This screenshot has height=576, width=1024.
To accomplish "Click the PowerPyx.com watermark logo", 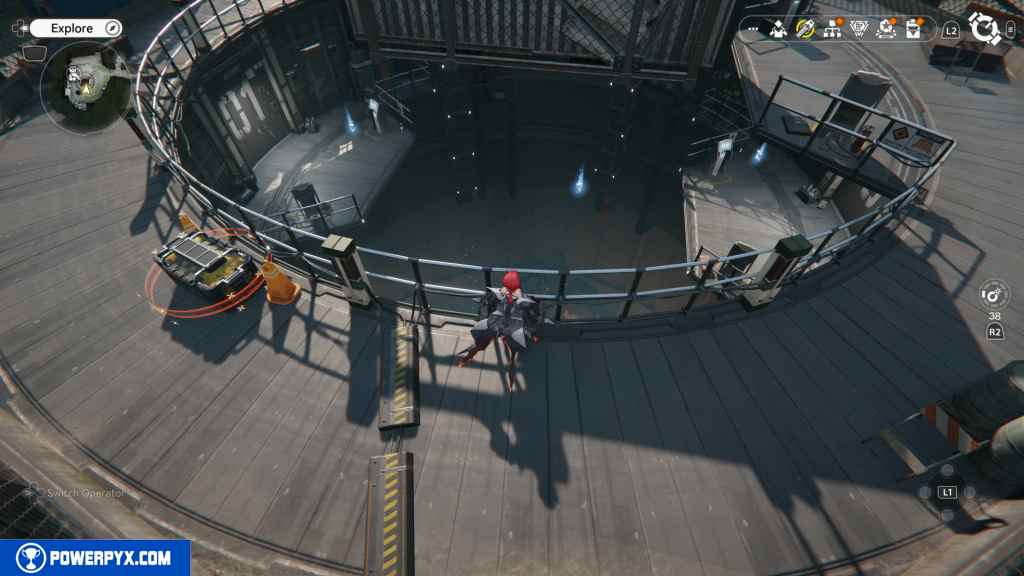I will (x=95, y=558).
